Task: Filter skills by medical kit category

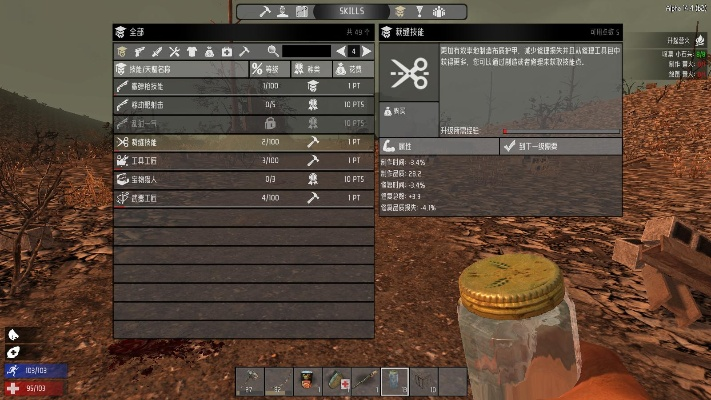Action: coord(226,50)
